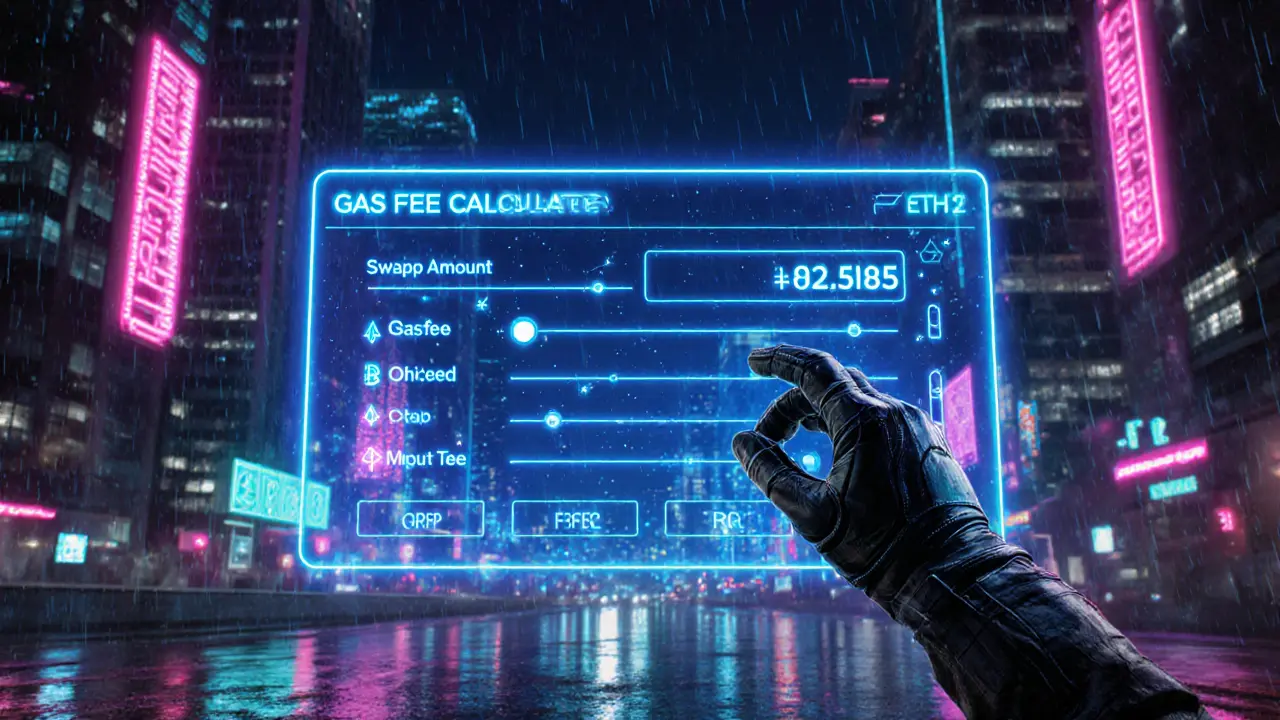Adjust the Swapp Amount slider handle
The height and width of the screenshot is (720, 1280).
tap(598, 288)
